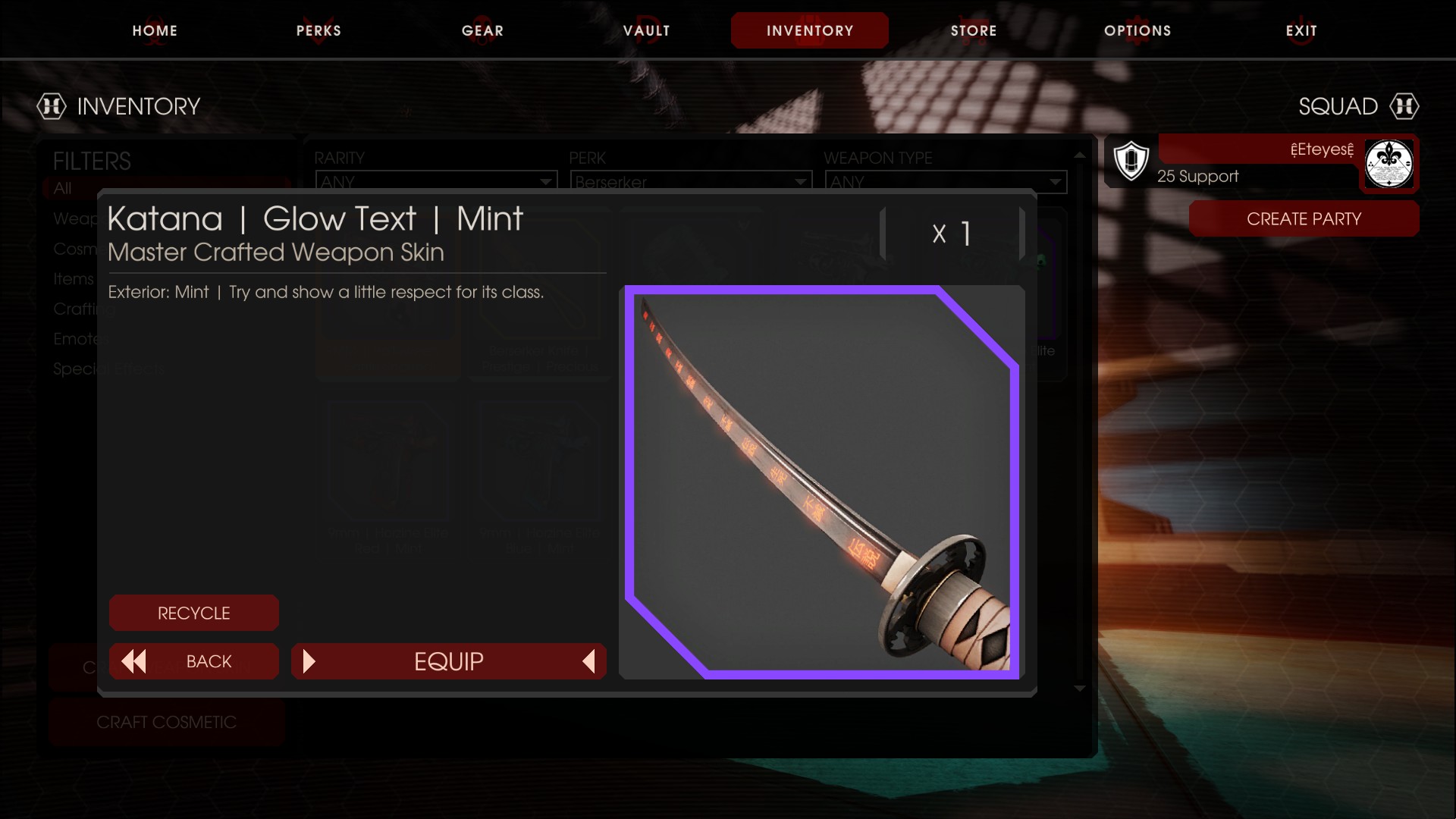Select the Inventory tab
The image size is (1456, 819).
(x=809, y=30)
